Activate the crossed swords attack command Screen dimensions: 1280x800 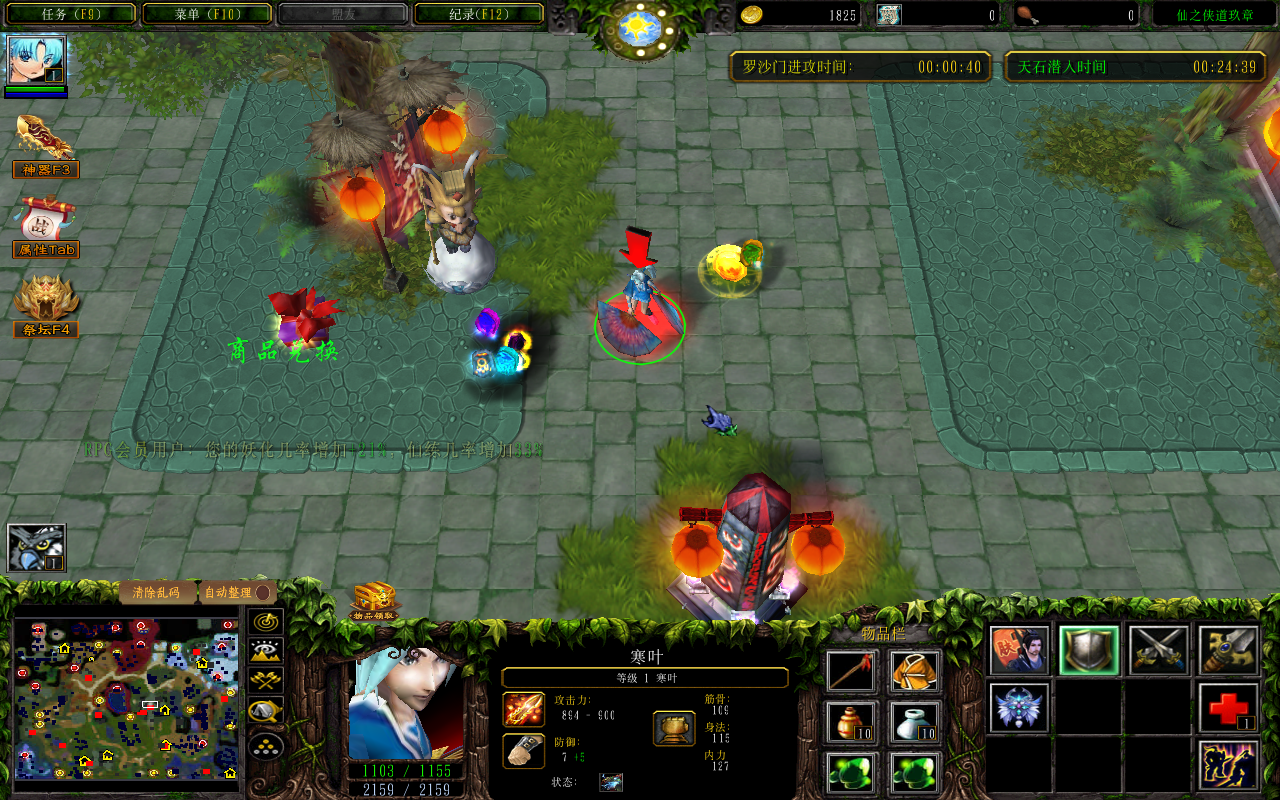point(1159,650)
